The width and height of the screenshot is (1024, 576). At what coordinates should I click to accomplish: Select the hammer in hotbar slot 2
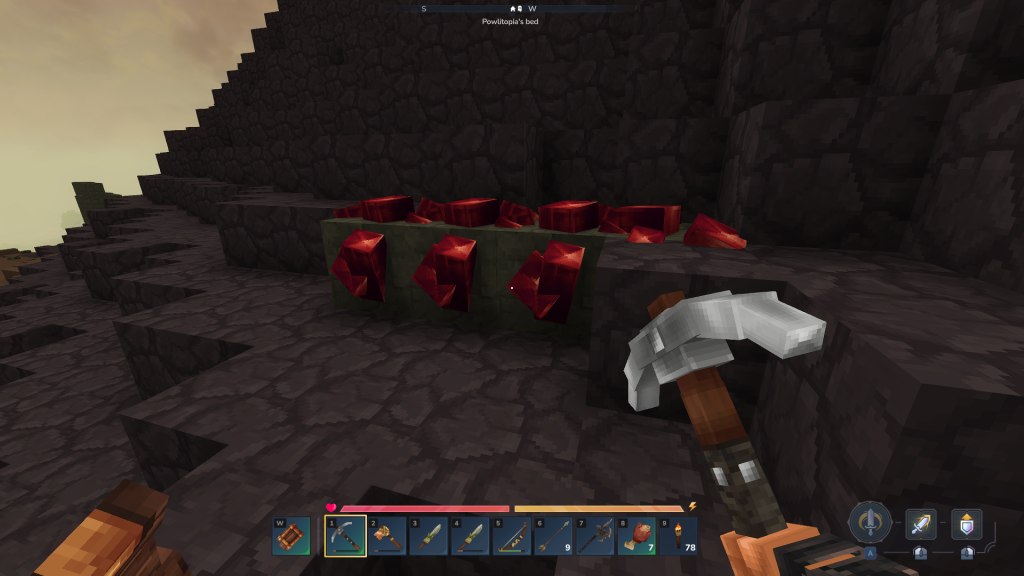387,536
